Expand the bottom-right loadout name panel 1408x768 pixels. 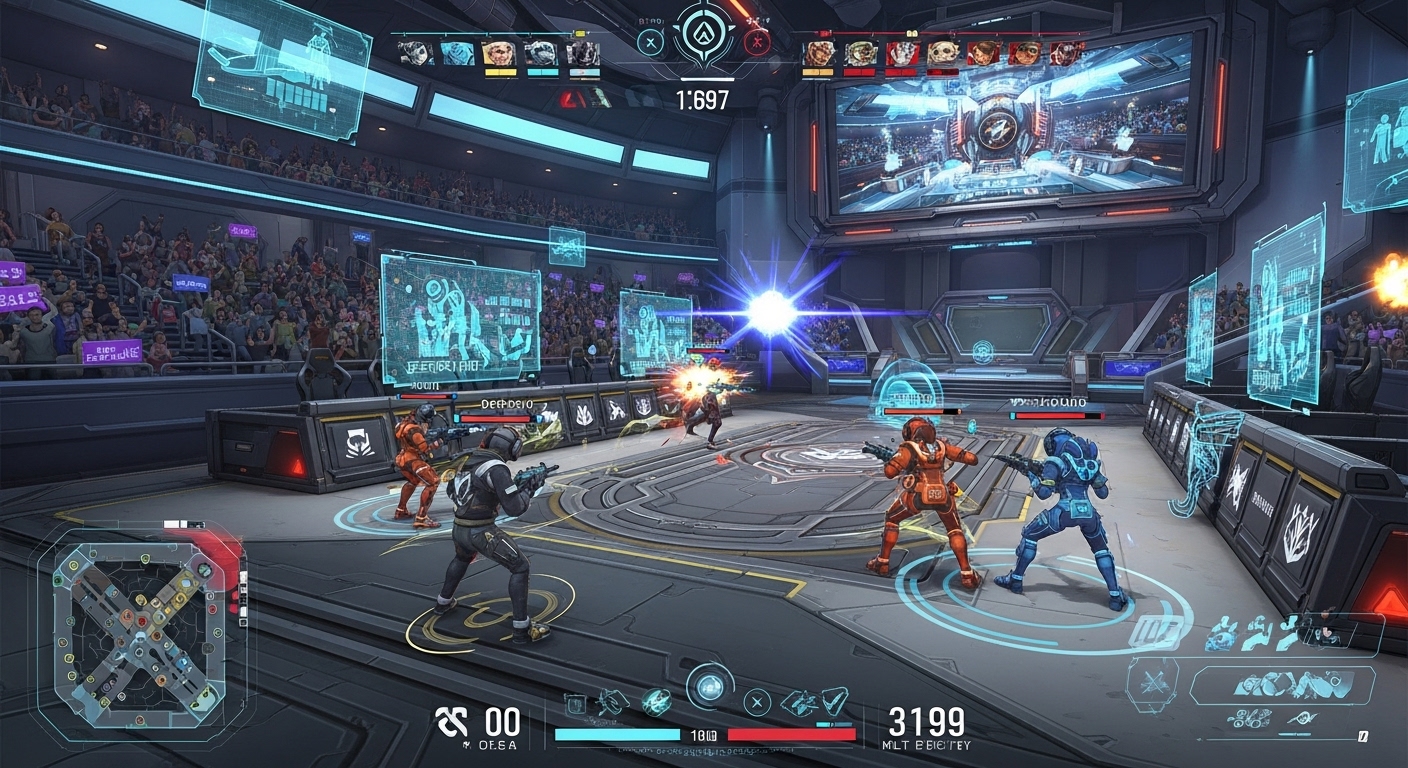pyautogui.click(x=1283, y=685)
